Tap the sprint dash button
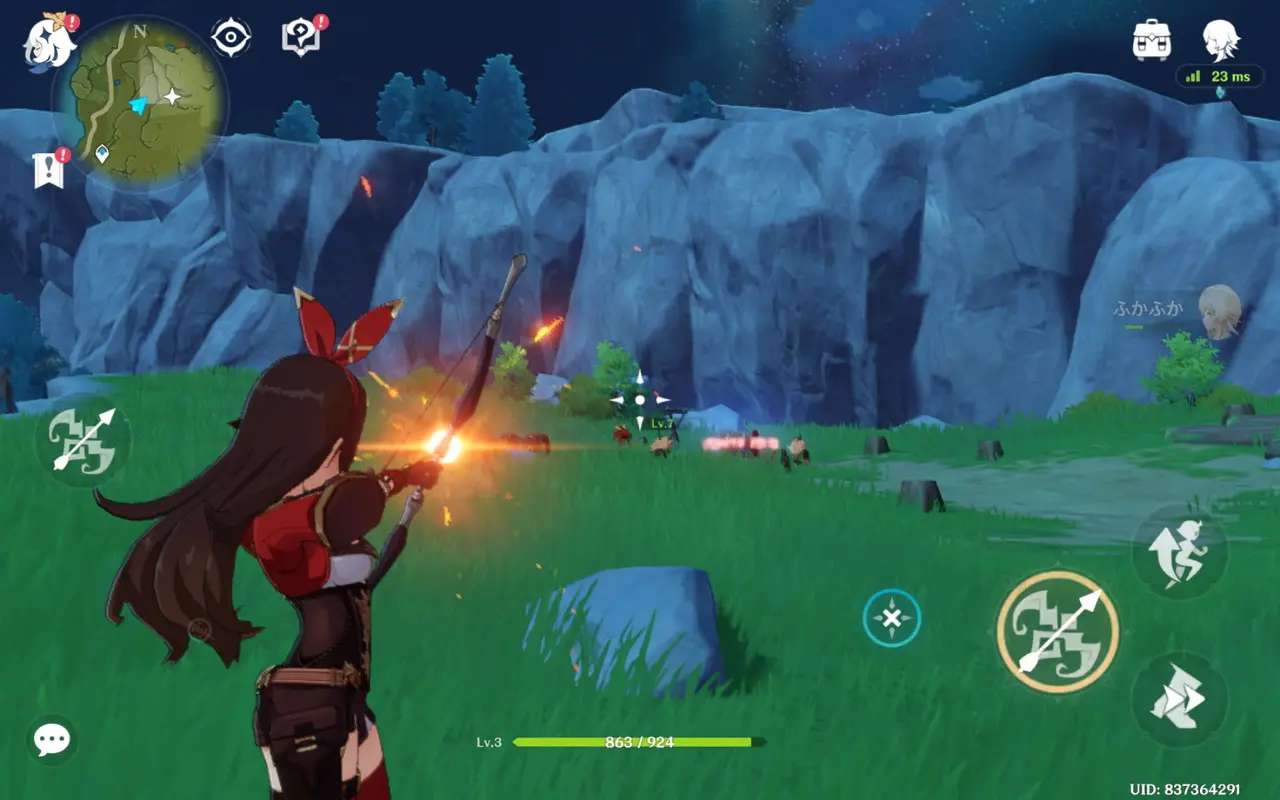 pyautogui.click(x=1179, y=700)
